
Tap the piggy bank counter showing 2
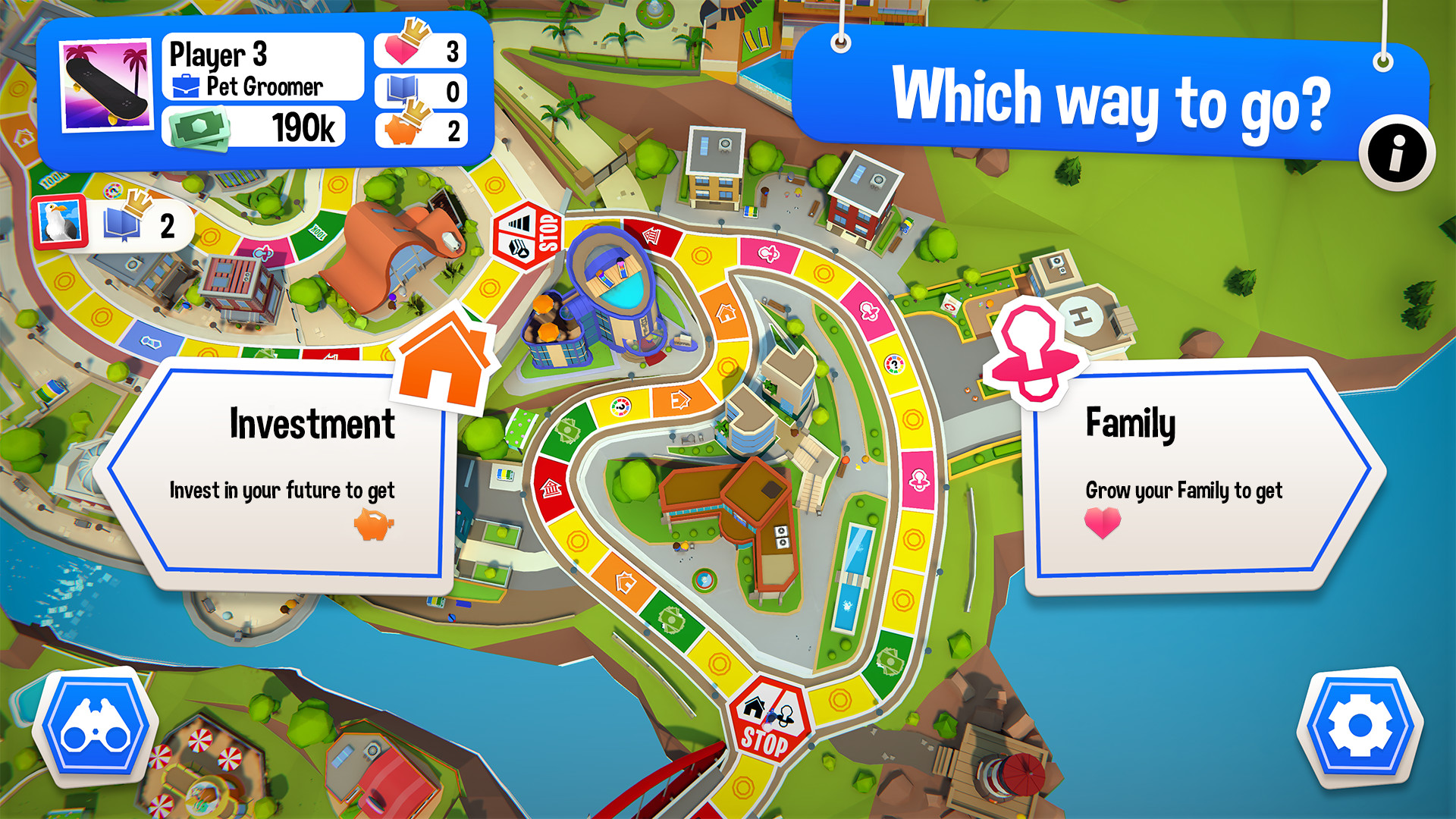click(419, 130)
